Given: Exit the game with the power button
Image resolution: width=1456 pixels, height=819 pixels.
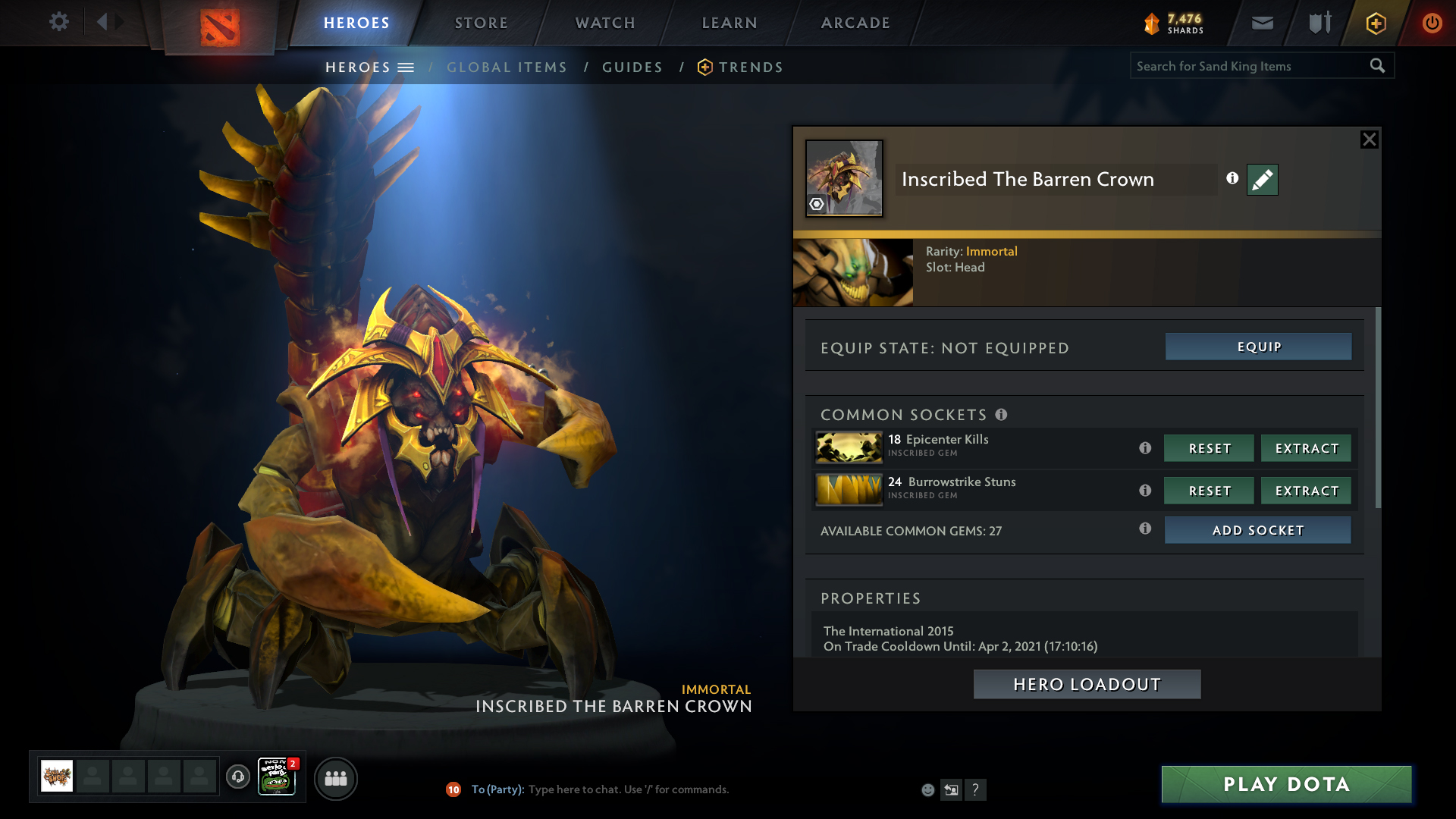Looking at the screenshot, I should pos(1432,23).
